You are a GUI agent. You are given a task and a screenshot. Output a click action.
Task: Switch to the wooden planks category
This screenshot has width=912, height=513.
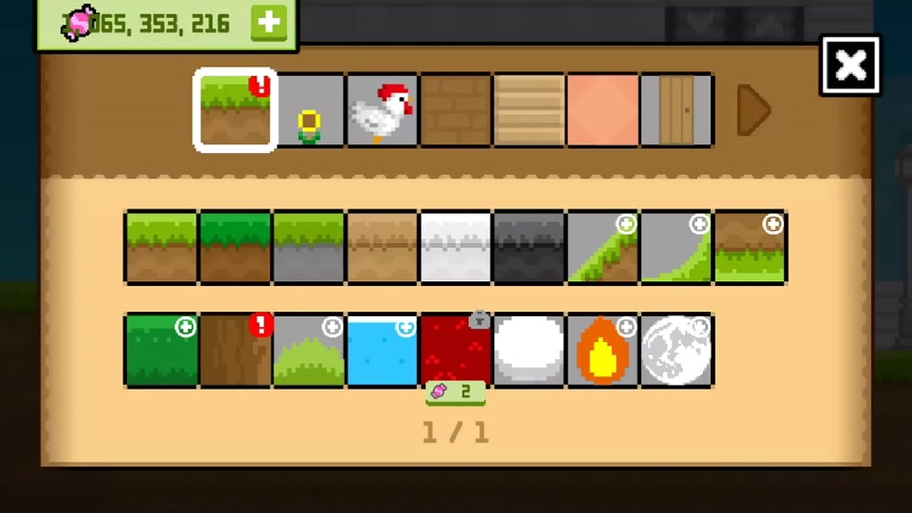(529, 110)
